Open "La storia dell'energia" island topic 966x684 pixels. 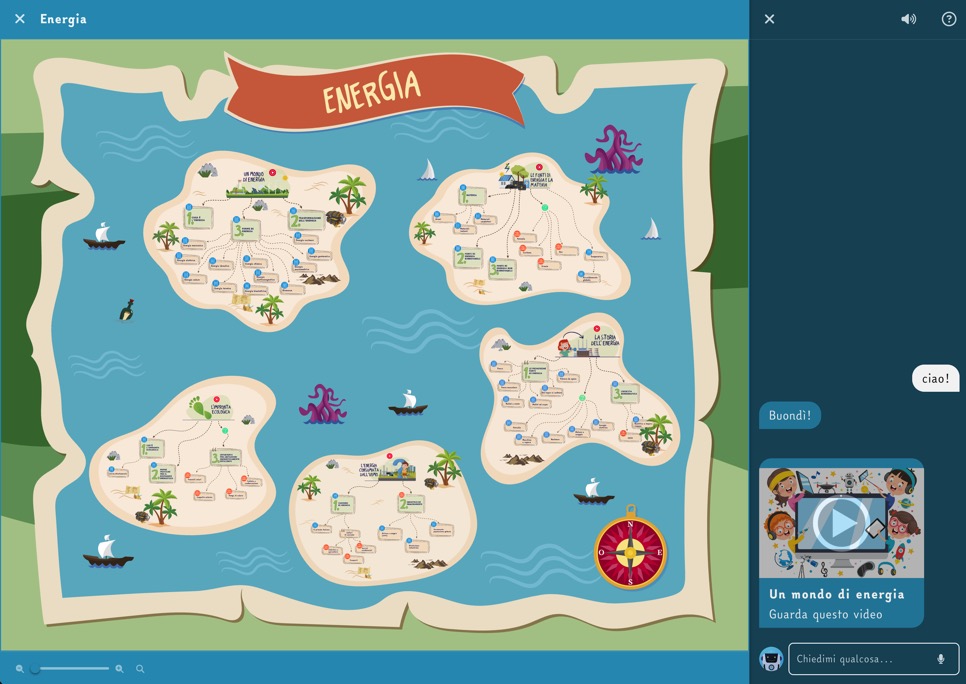click(x=606, y=341)
